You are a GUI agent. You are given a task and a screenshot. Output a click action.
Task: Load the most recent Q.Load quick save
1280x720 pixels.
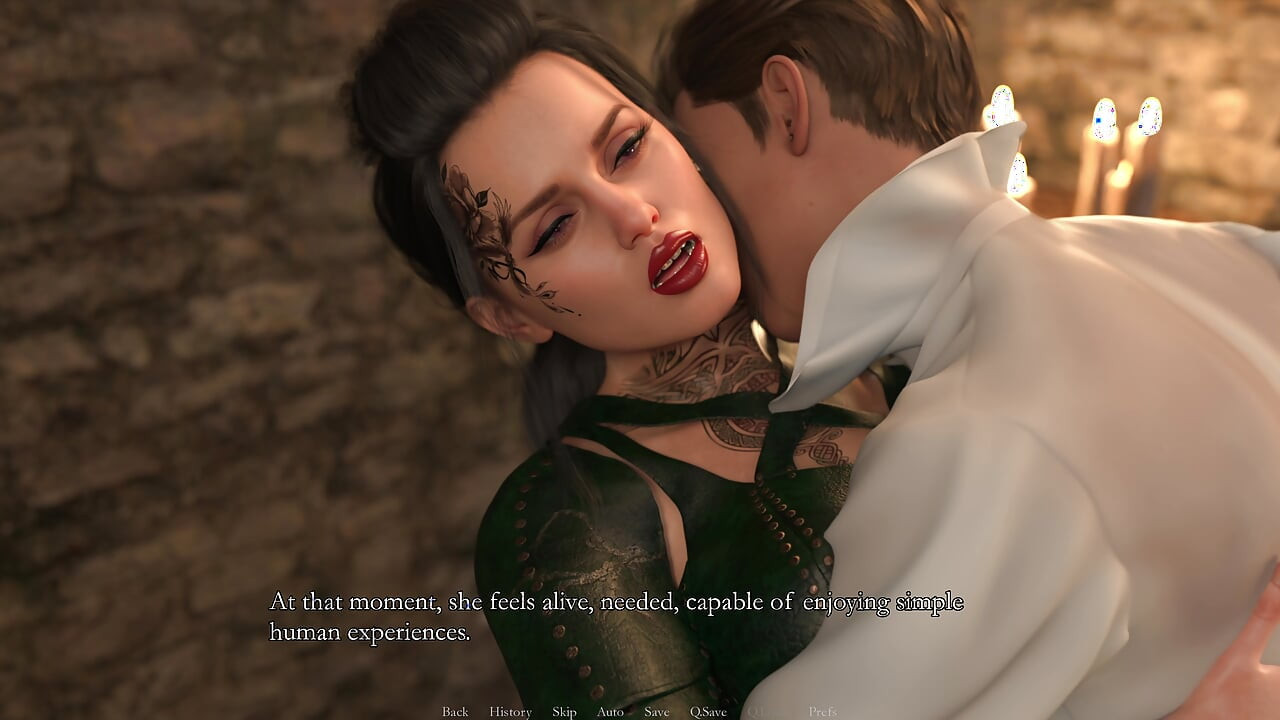(x=760, y=711)
